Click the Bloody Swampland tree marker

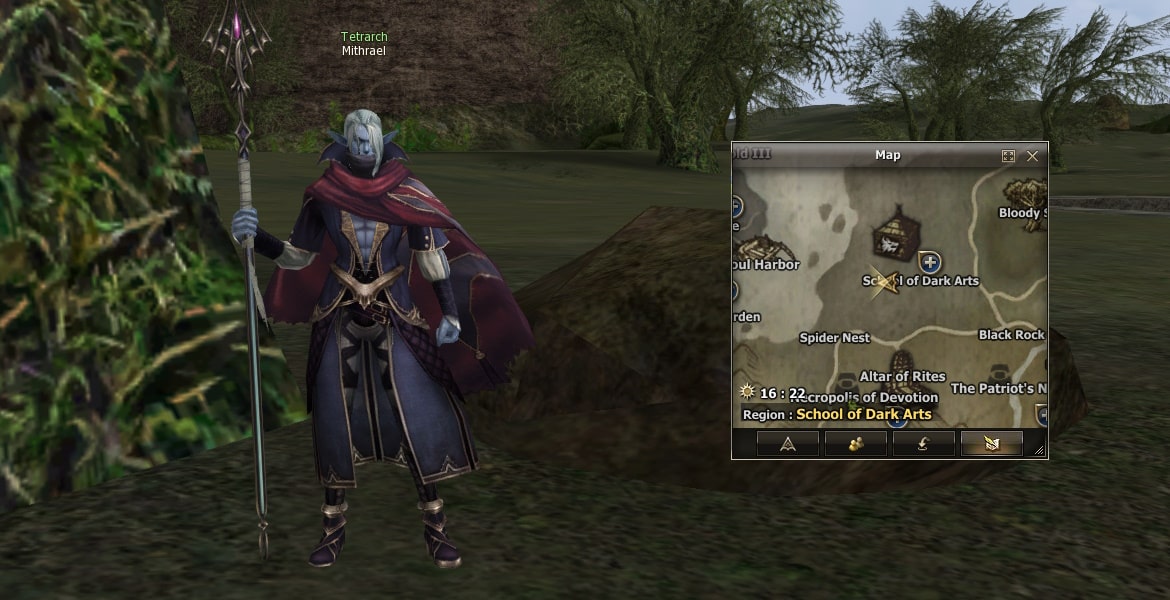tap(1025, 193)
